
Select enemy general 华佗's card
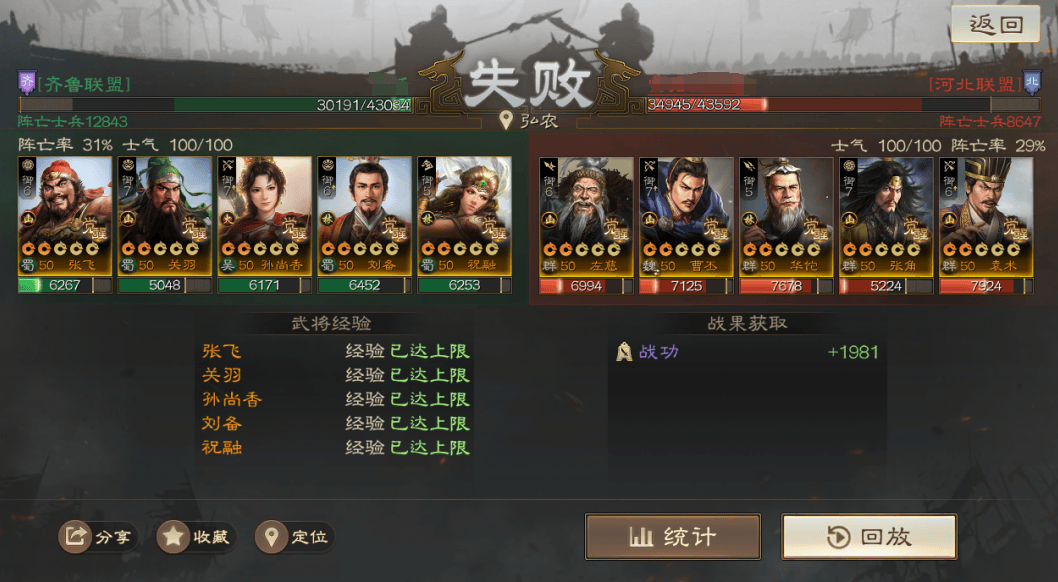point(787,215)
